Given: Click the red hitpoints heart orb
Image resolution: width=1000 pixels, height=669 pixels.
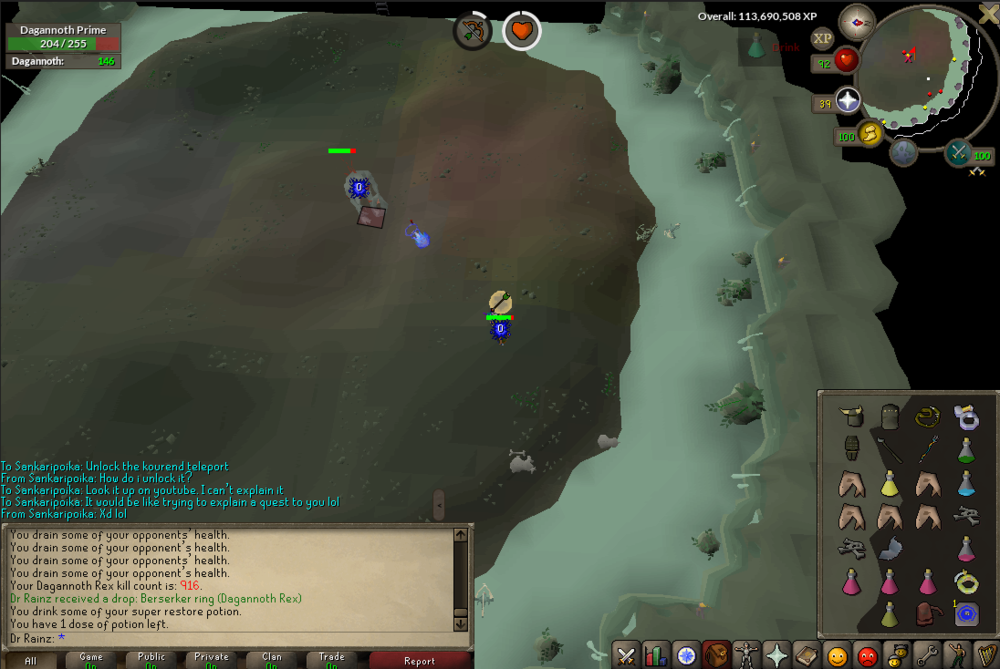Looking at the screenshot, I should point(847,61).
